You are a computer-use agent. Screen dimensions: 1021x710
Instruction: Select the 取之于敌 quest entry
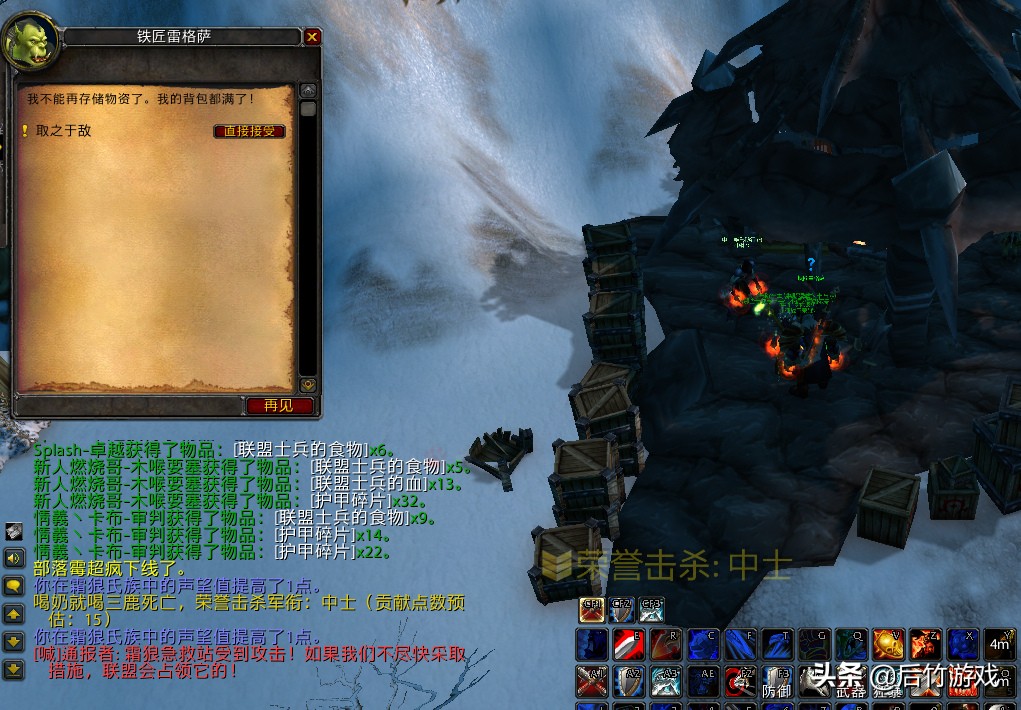[x=63, y=131]
